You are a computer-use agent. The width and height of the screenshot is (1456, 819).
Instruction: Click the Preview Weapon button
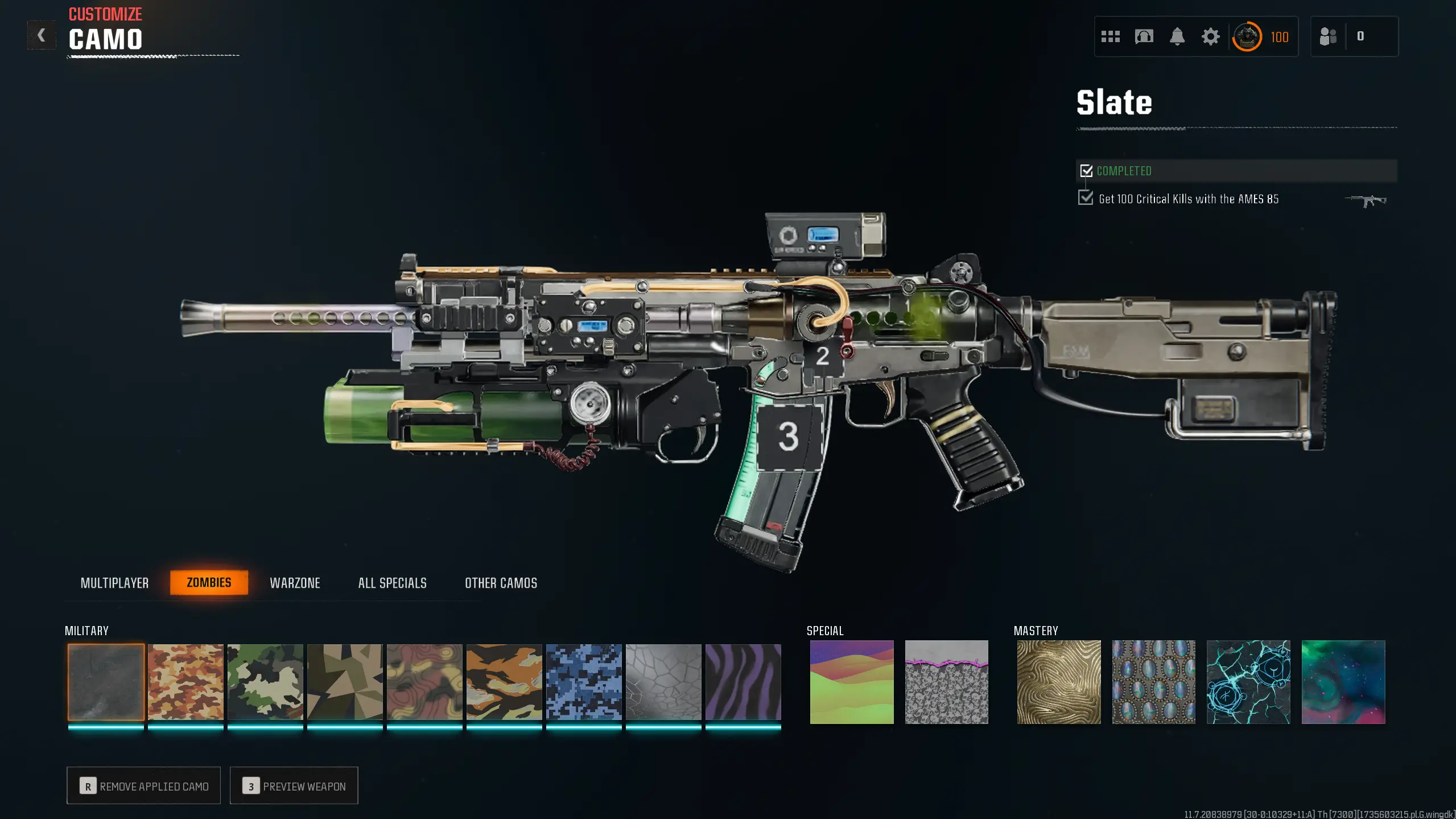pos(294,785)
